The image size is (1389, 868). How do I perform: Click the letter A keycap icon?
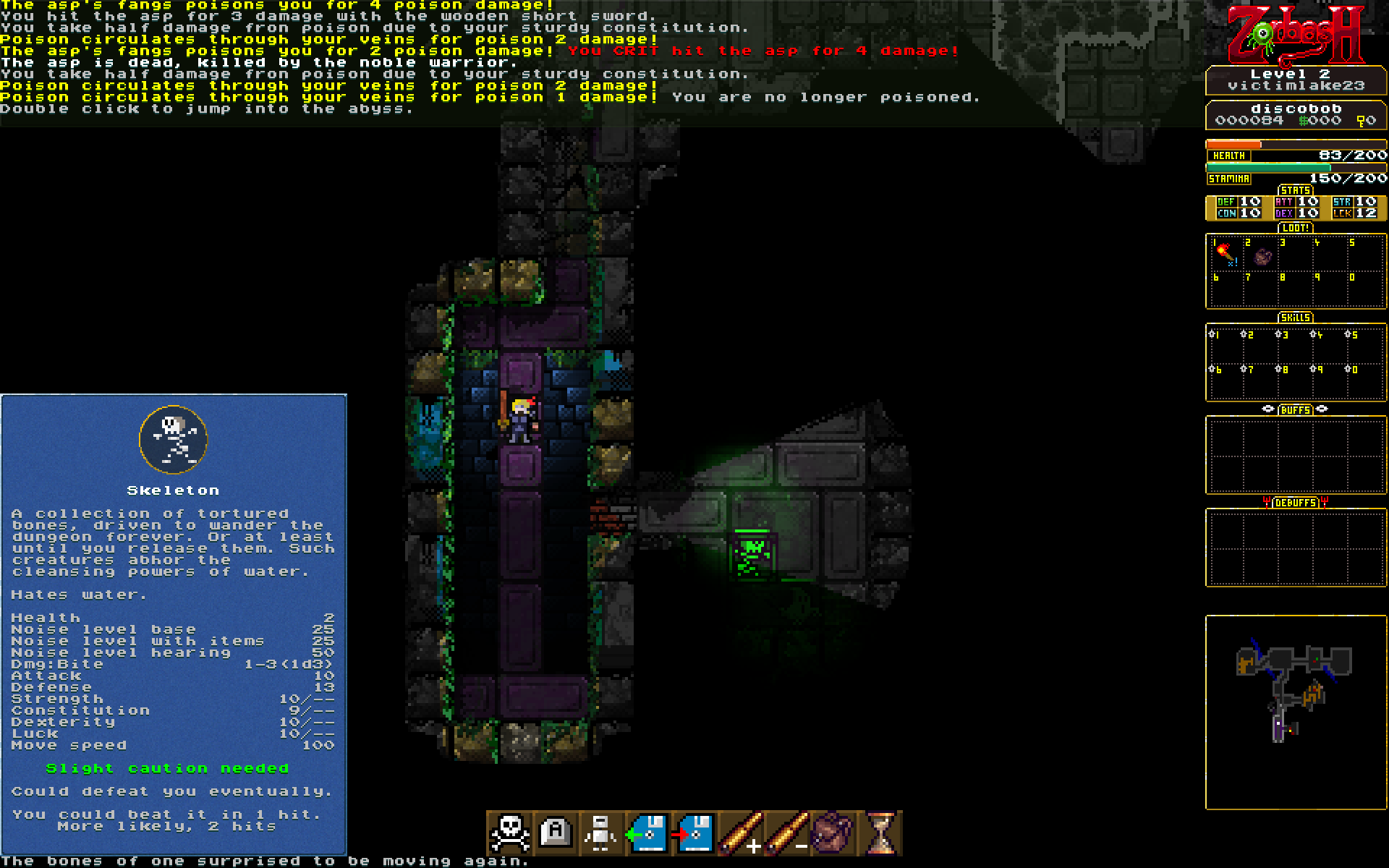click(556, 833)
